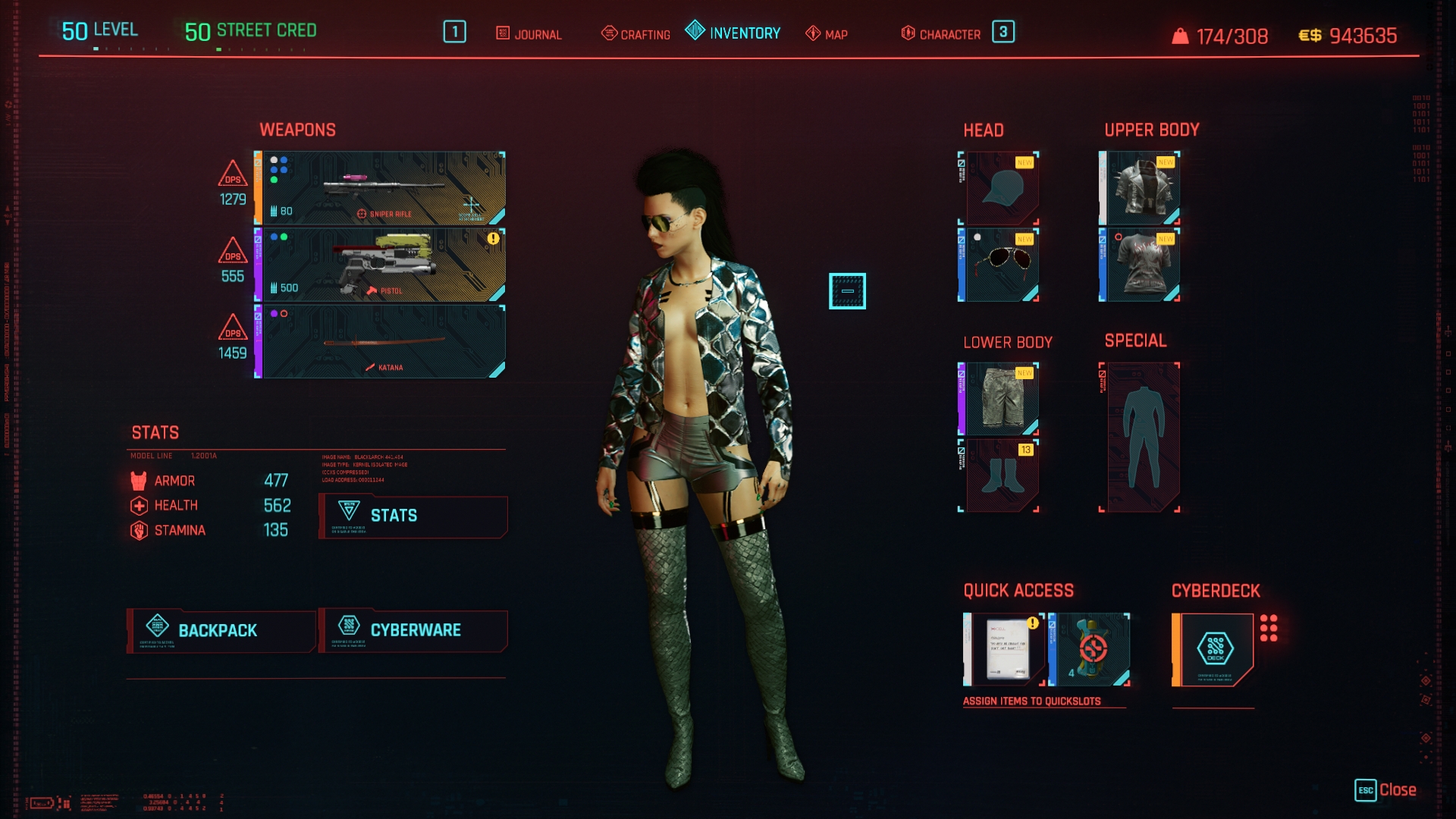Select the boots footwear slot
The height and width of the screenshot is (819, 1456).
pyautogui.click(x=1000, y=475)
